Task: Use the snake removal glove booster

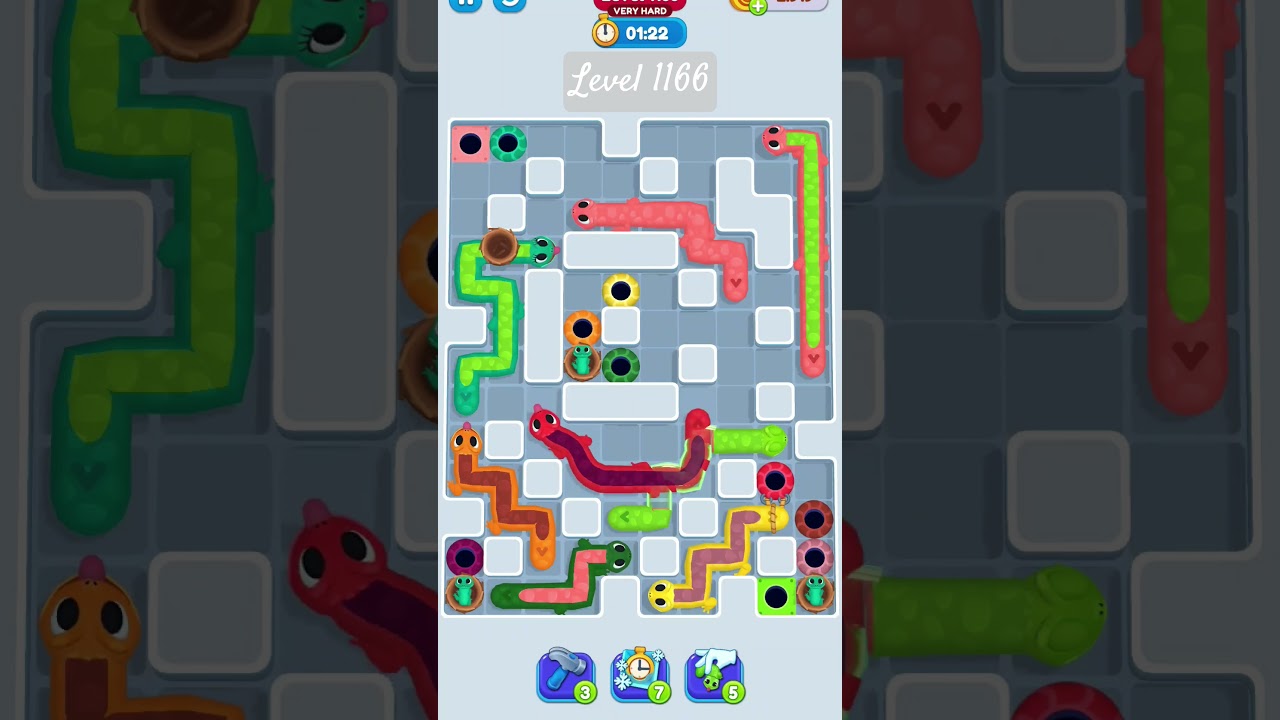Action: (x=714, y=676)
